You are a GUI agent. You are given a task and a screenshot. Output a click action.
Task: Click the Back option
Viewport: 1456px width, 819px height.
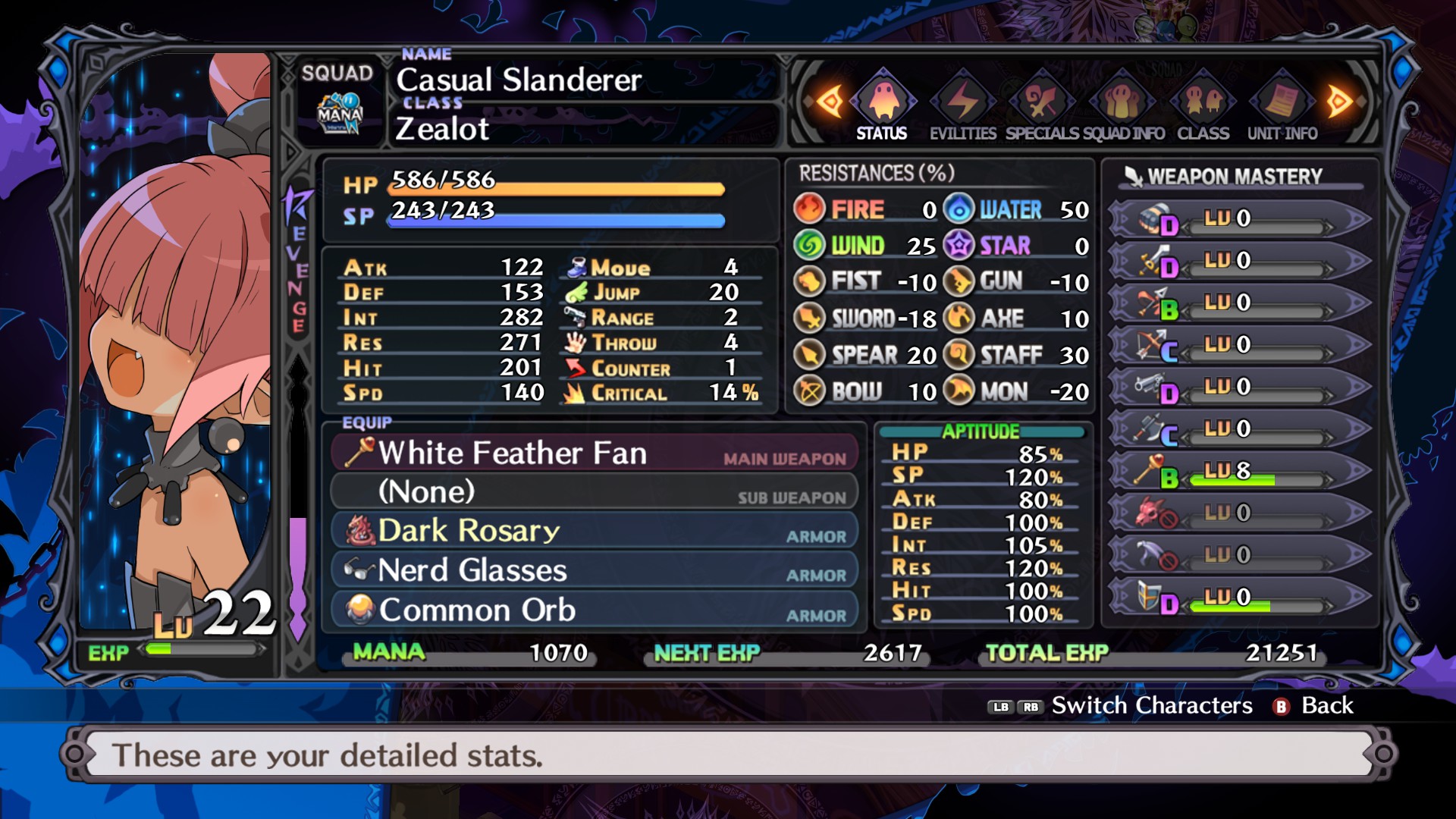[1316, 706]
